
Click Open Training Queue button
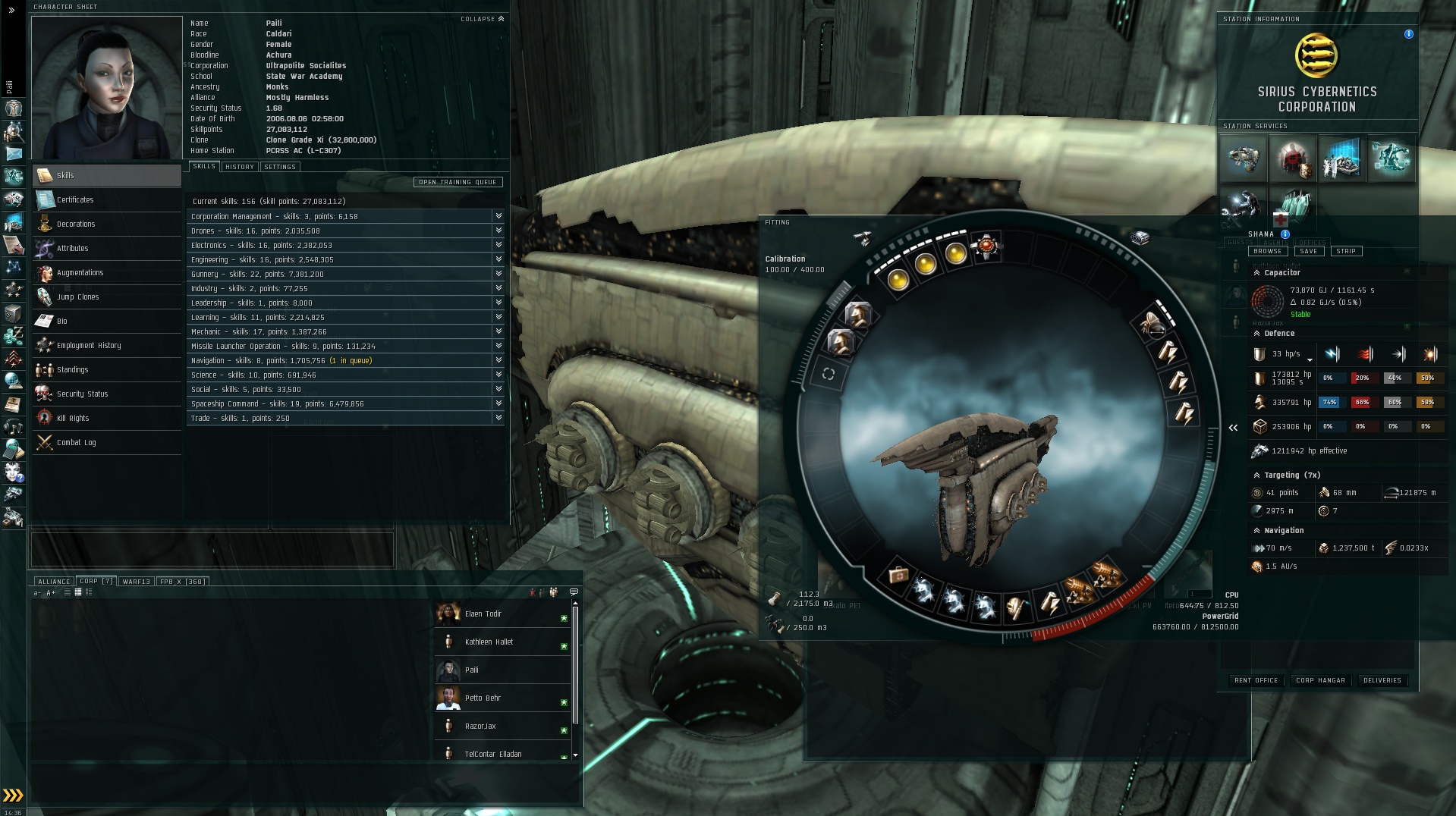[458, 182]
